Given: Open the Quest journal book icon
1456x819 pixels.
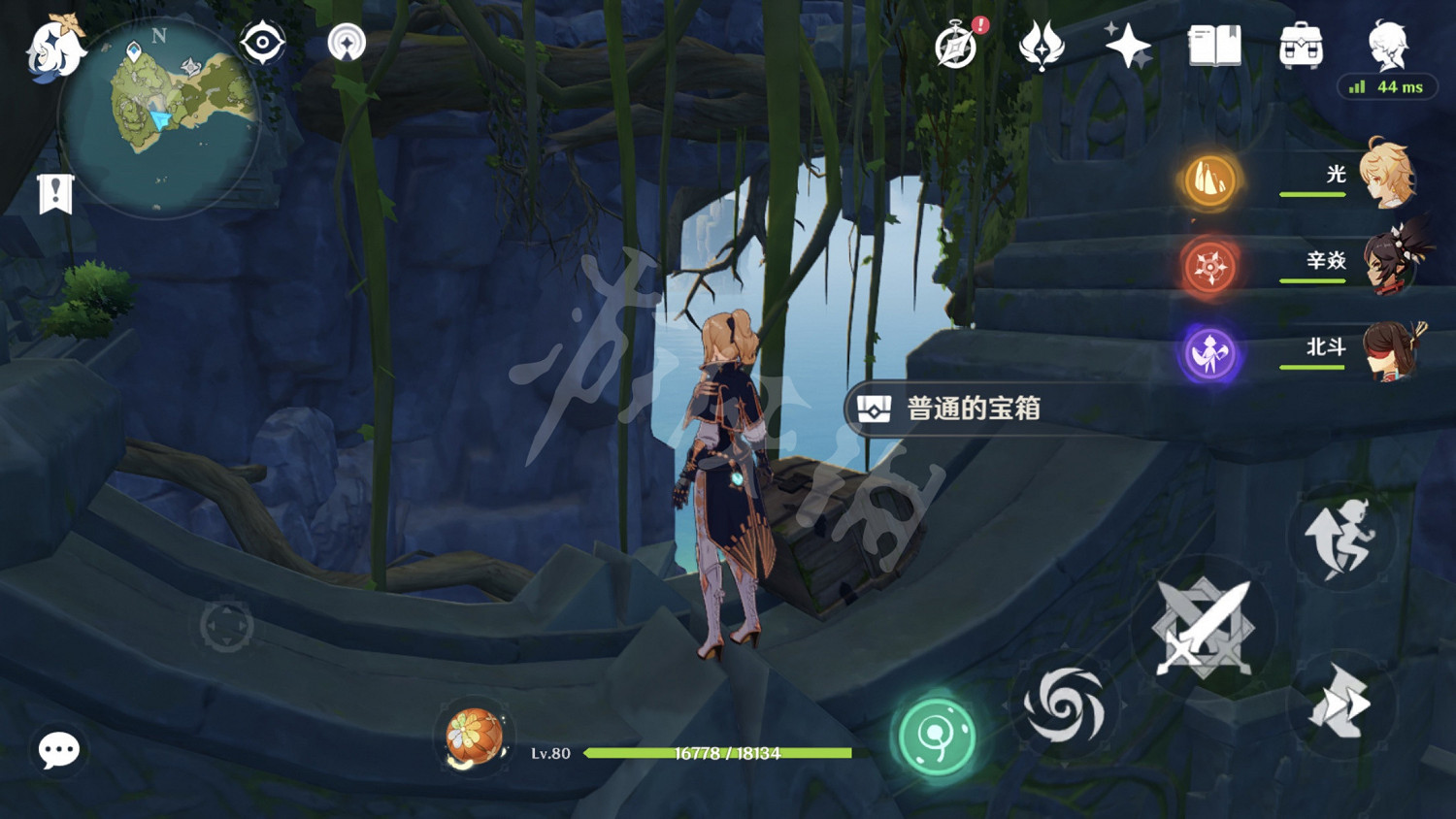Looking at the screenshot, I should (1214, 44).
